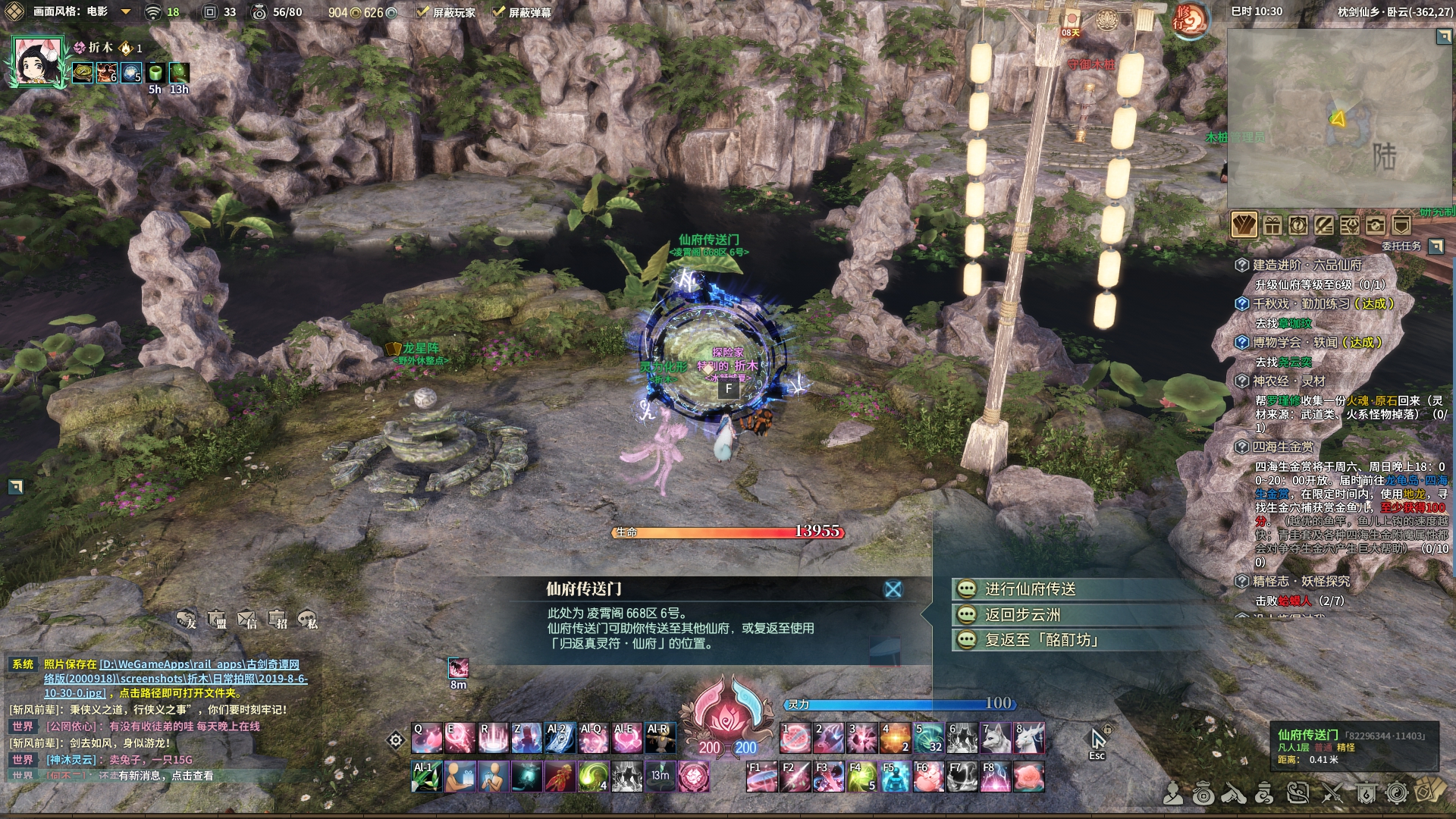This screenshot has height=819, width=1456.
Task: Open the camera icon below the minimap
Action: point(1375,225)
